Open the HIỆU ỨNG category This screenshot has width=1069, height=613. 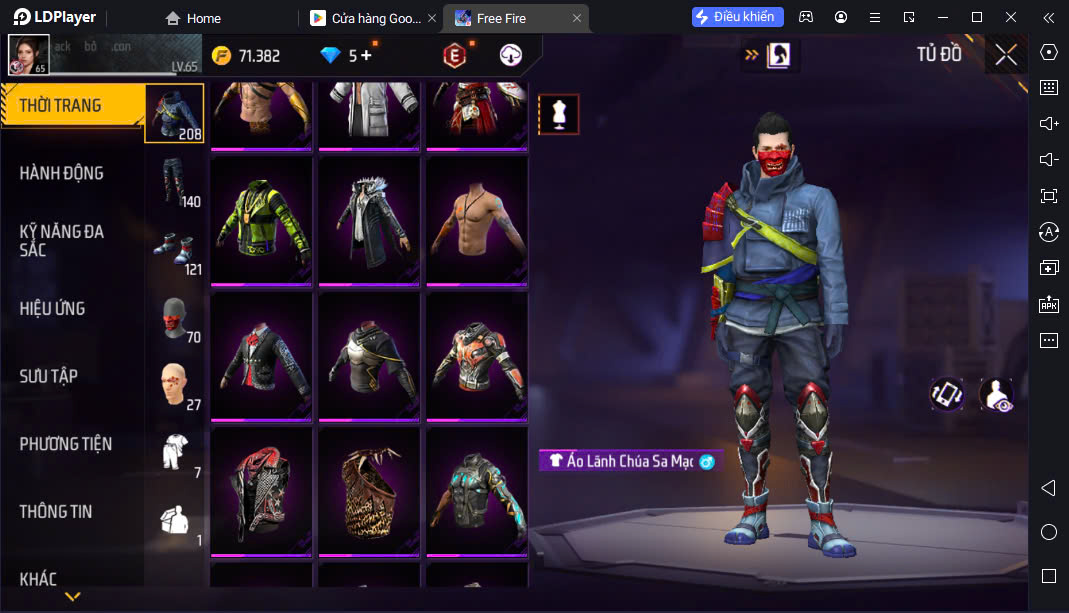click(x=52, y=309)
